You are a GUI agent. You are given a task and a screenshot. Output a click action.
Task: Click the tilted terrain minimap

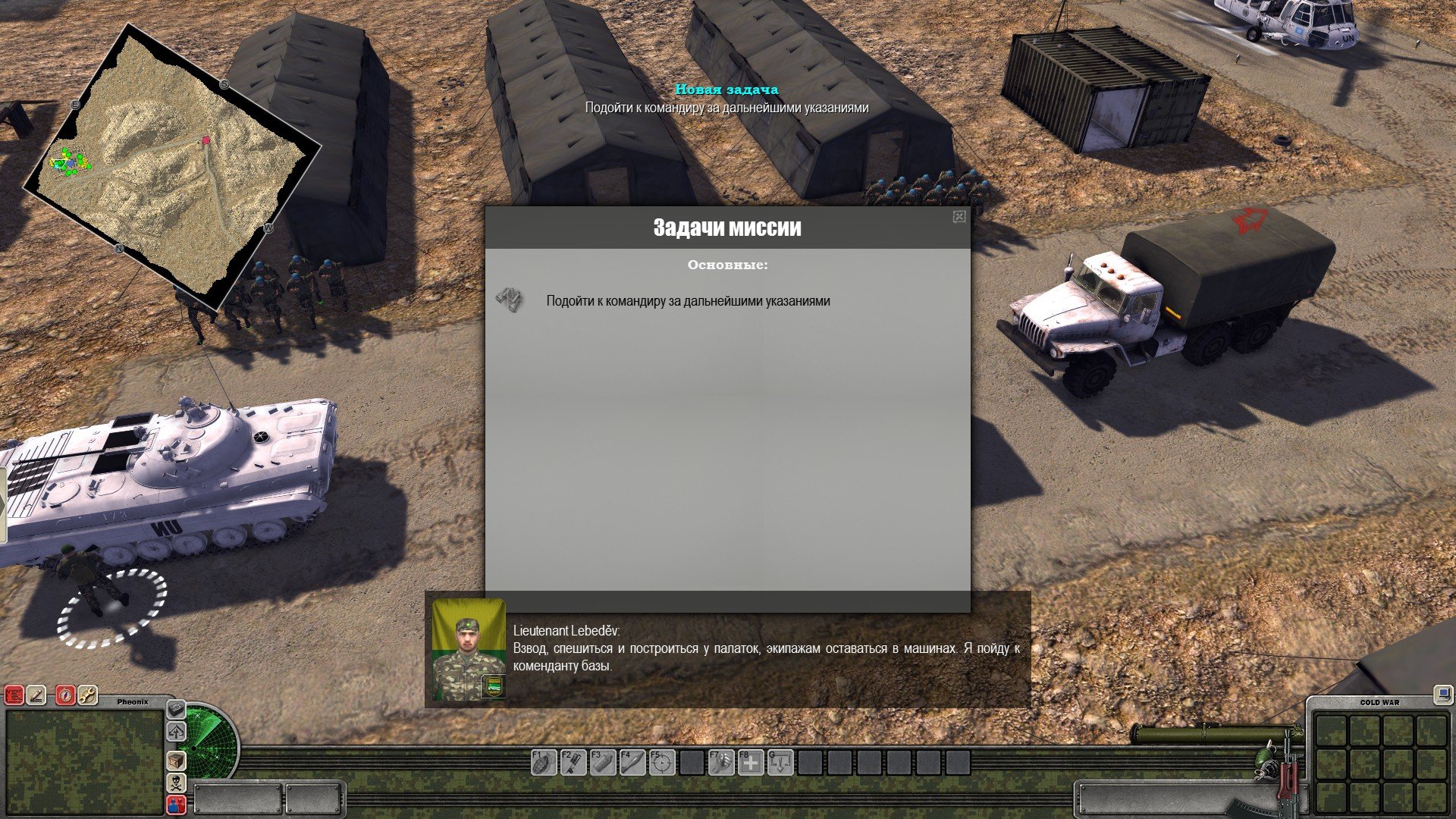174,165
